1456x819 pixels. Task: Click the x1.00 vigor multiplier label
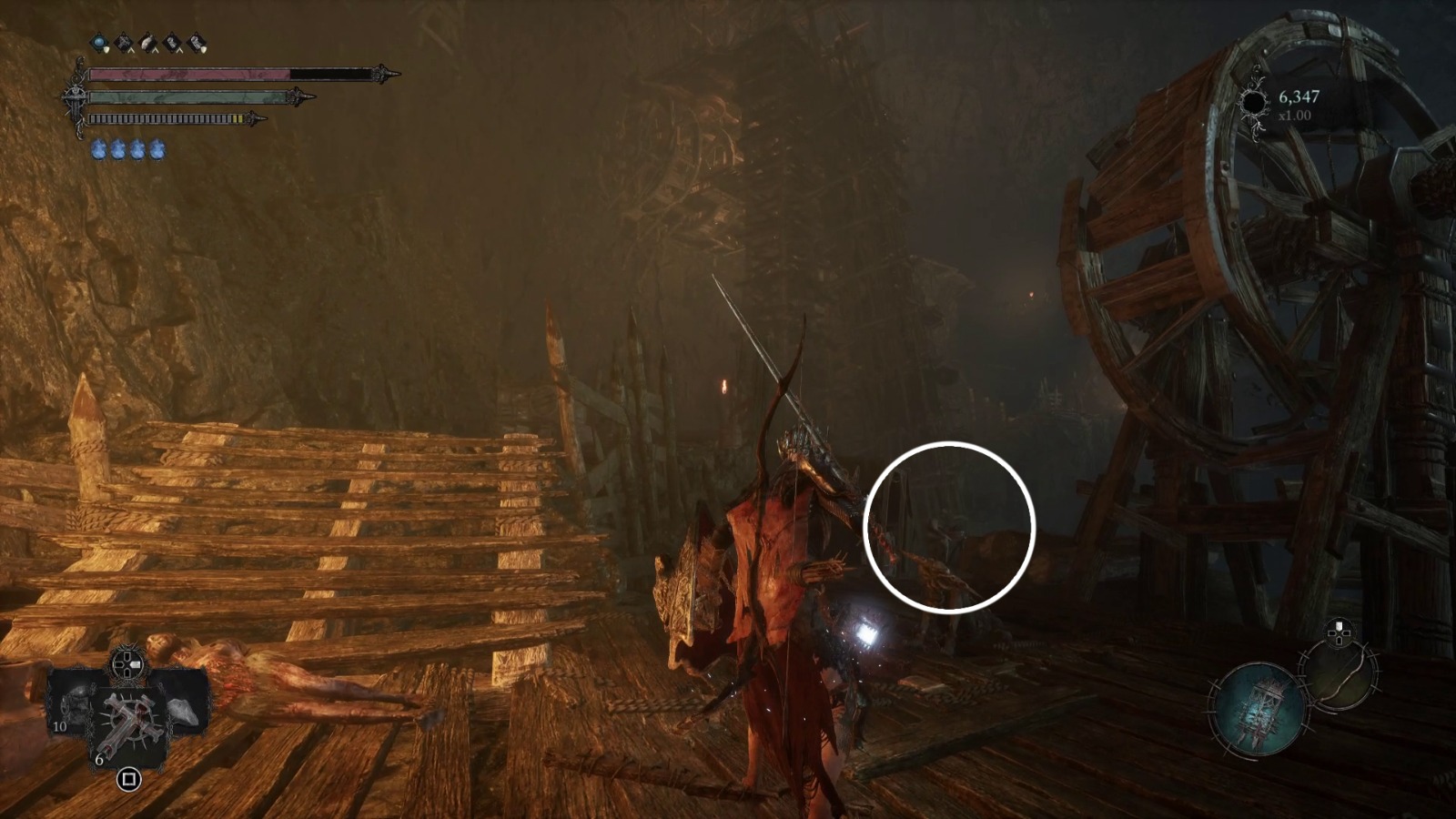coord(1292,116)
